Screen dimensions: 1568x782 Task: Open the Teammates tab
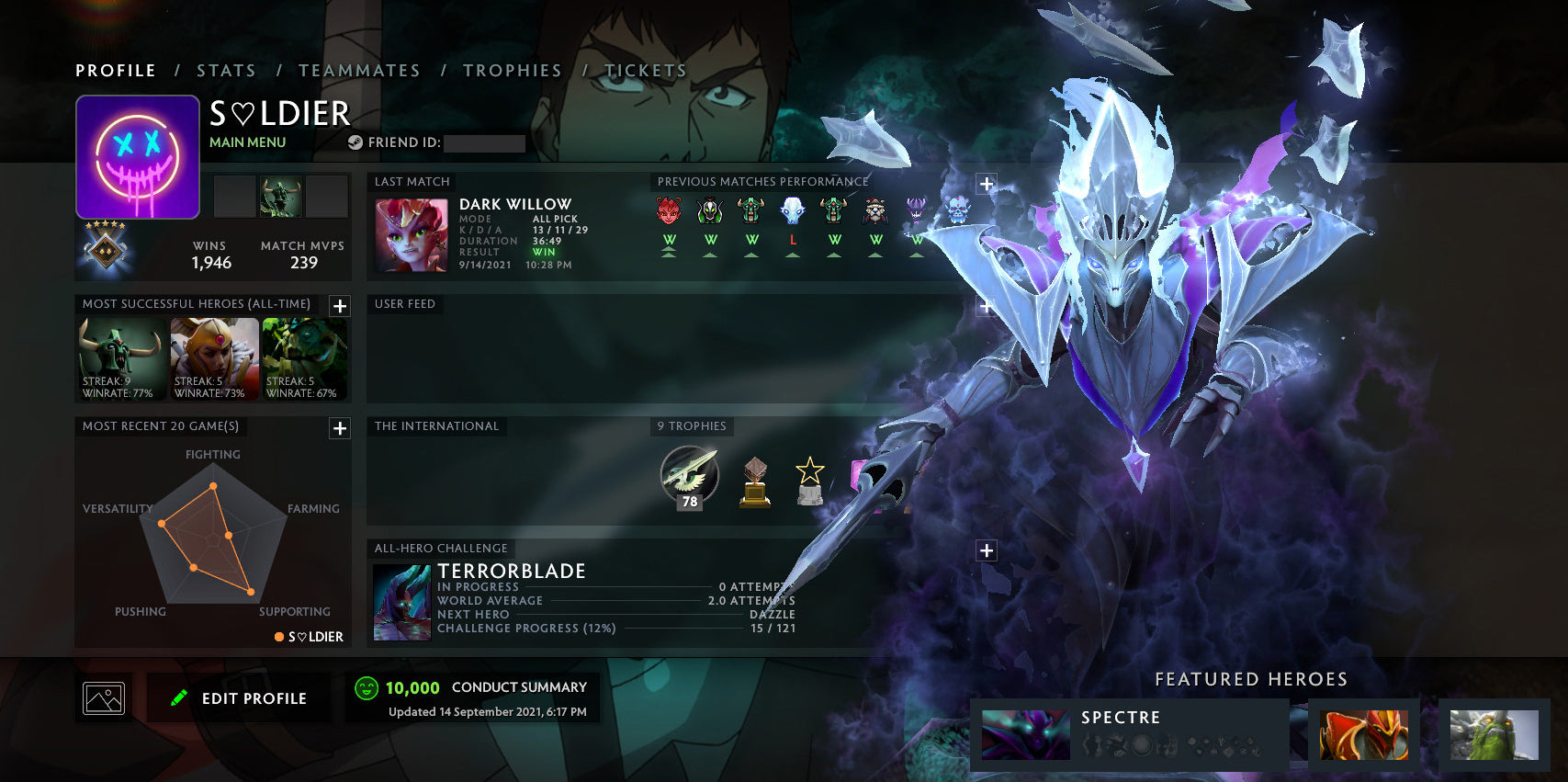[359, 71]
